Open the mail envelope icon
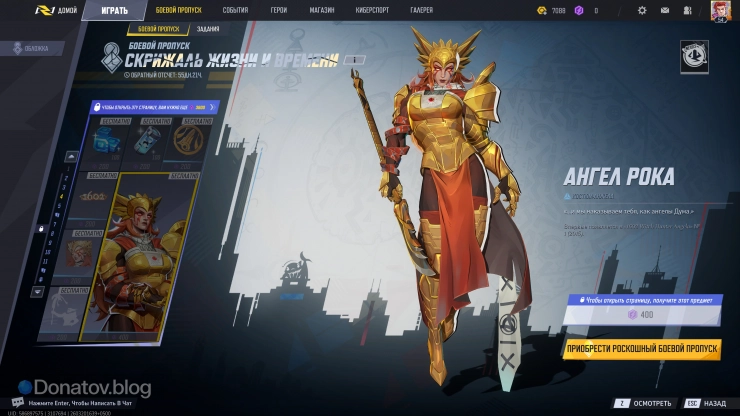740x416 pixels. [665, 10]
